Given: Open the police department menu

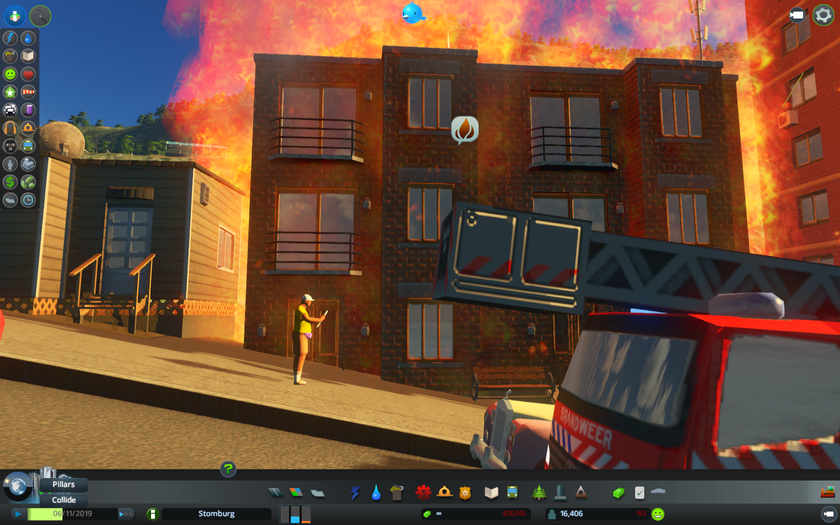Looking at the screenshot, I should coord(465,492).
